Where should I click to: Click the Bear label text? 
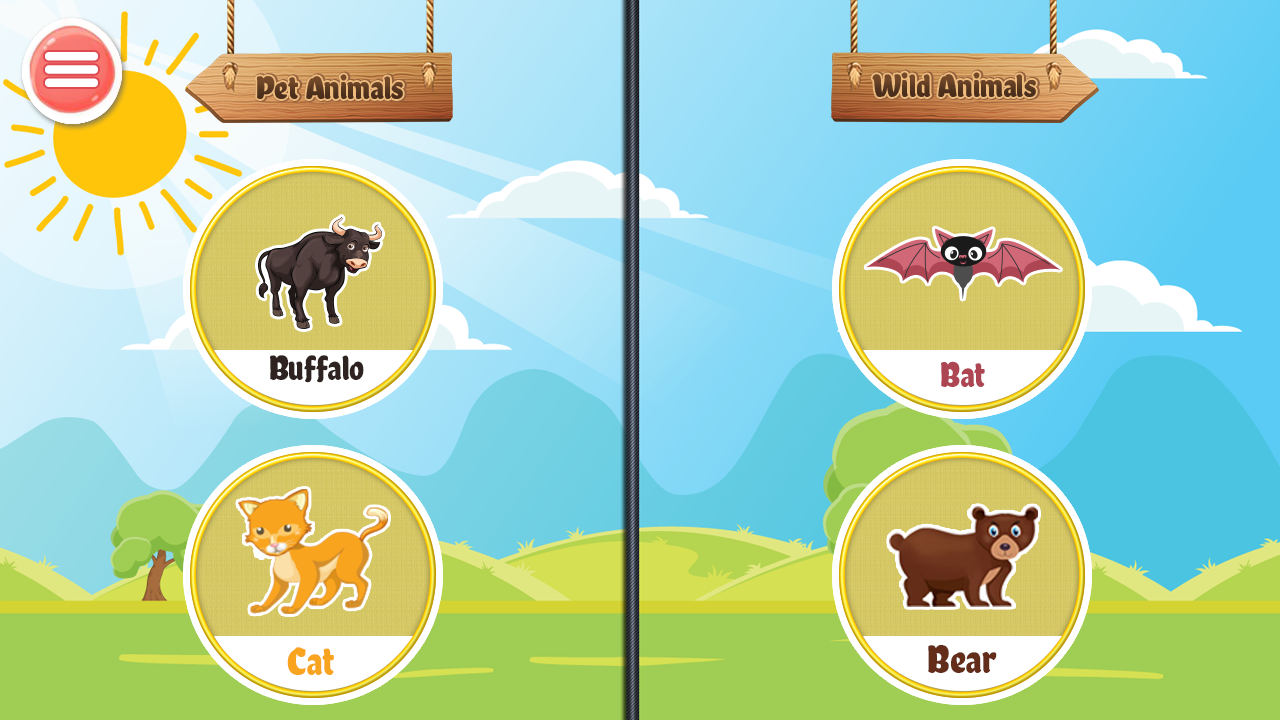pos(960,660)
